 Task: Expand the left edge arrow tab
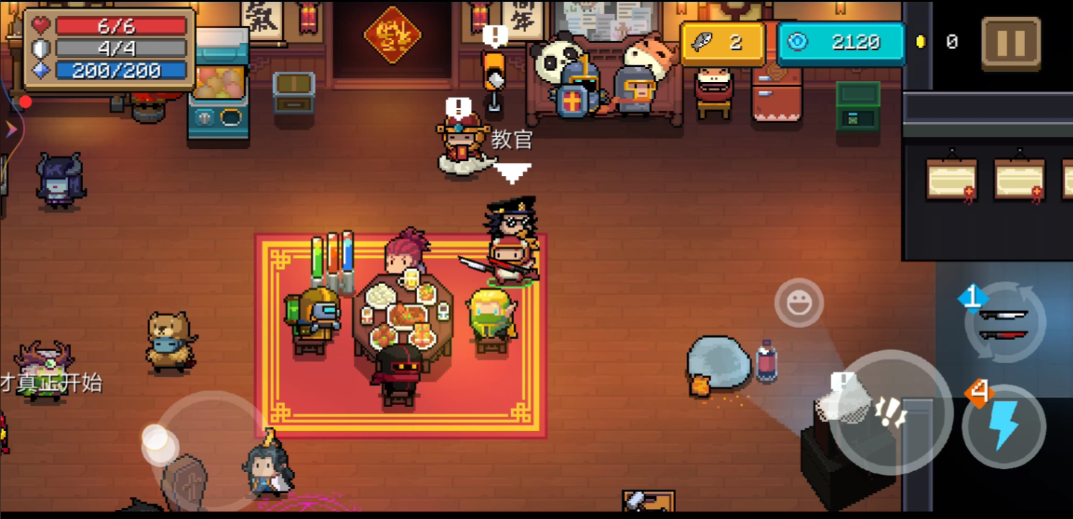(10, 129)
